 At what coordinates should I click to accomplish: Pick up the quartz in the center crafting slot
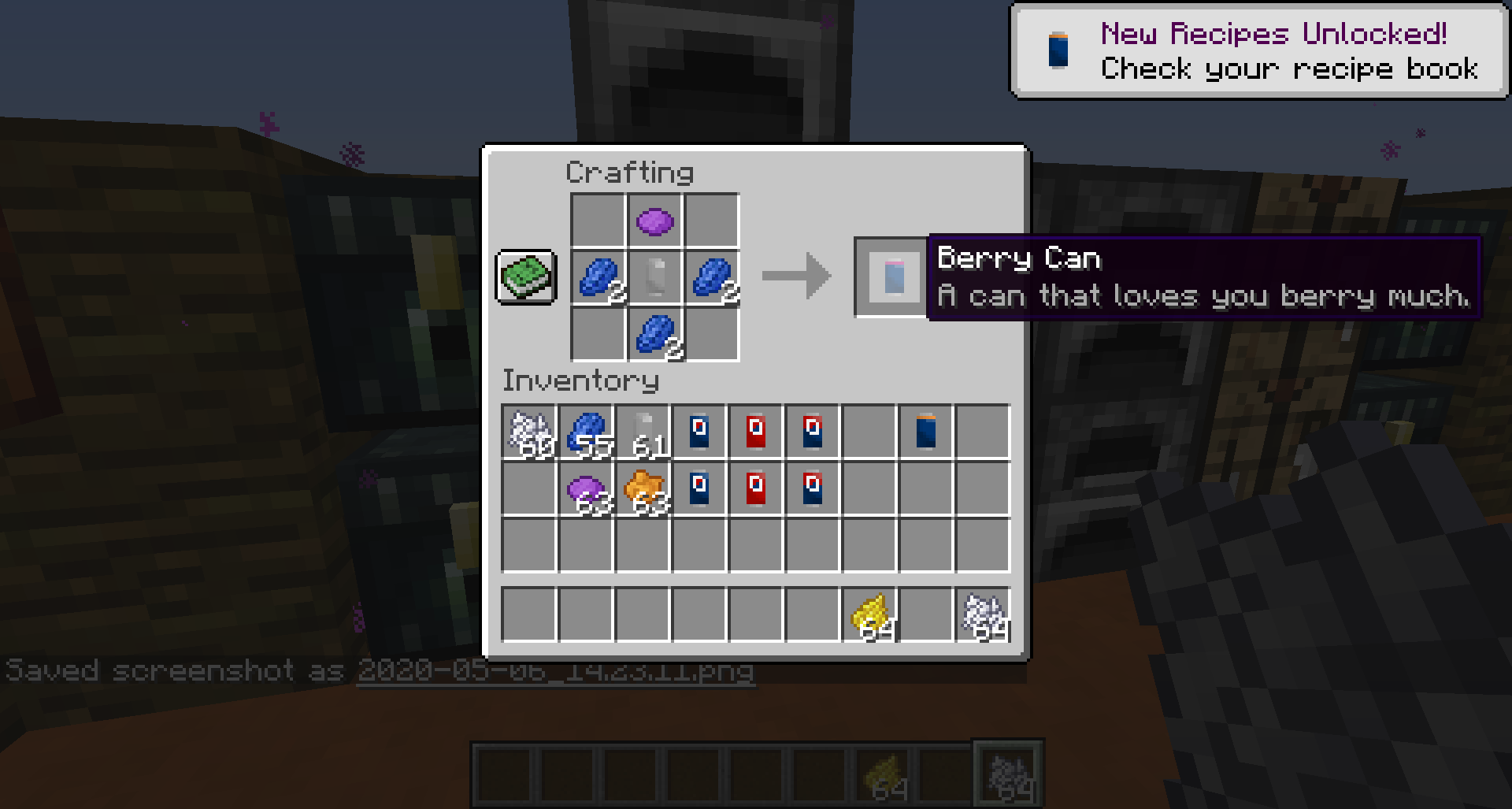(656, 280)
